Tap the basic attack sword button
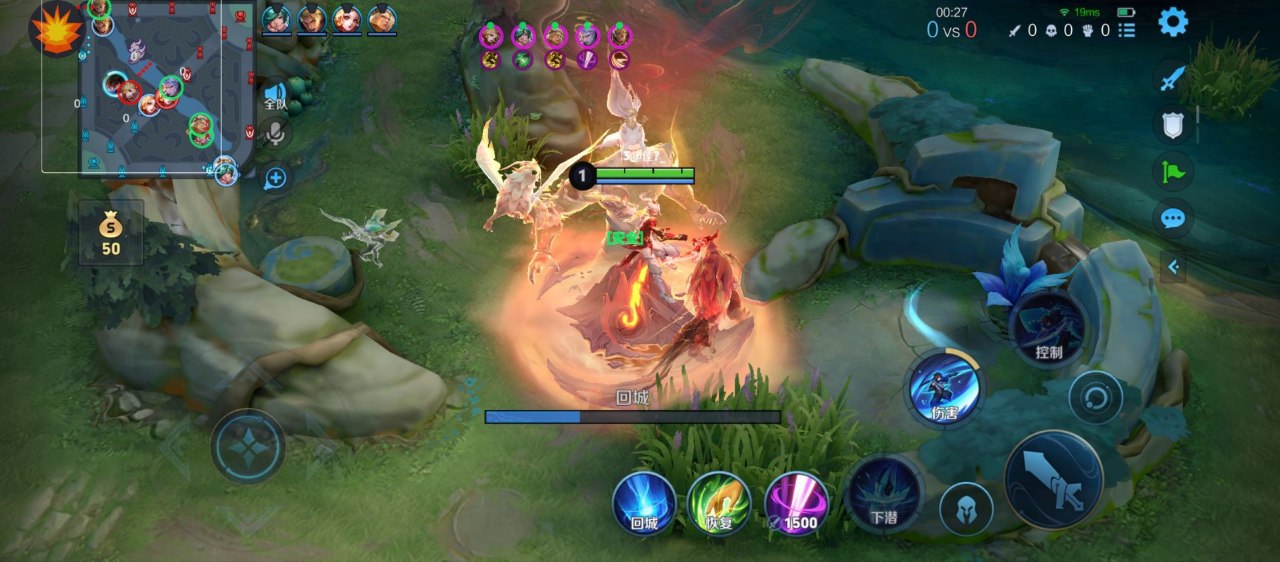1280x562 pixels. [x=1053, y=480]
